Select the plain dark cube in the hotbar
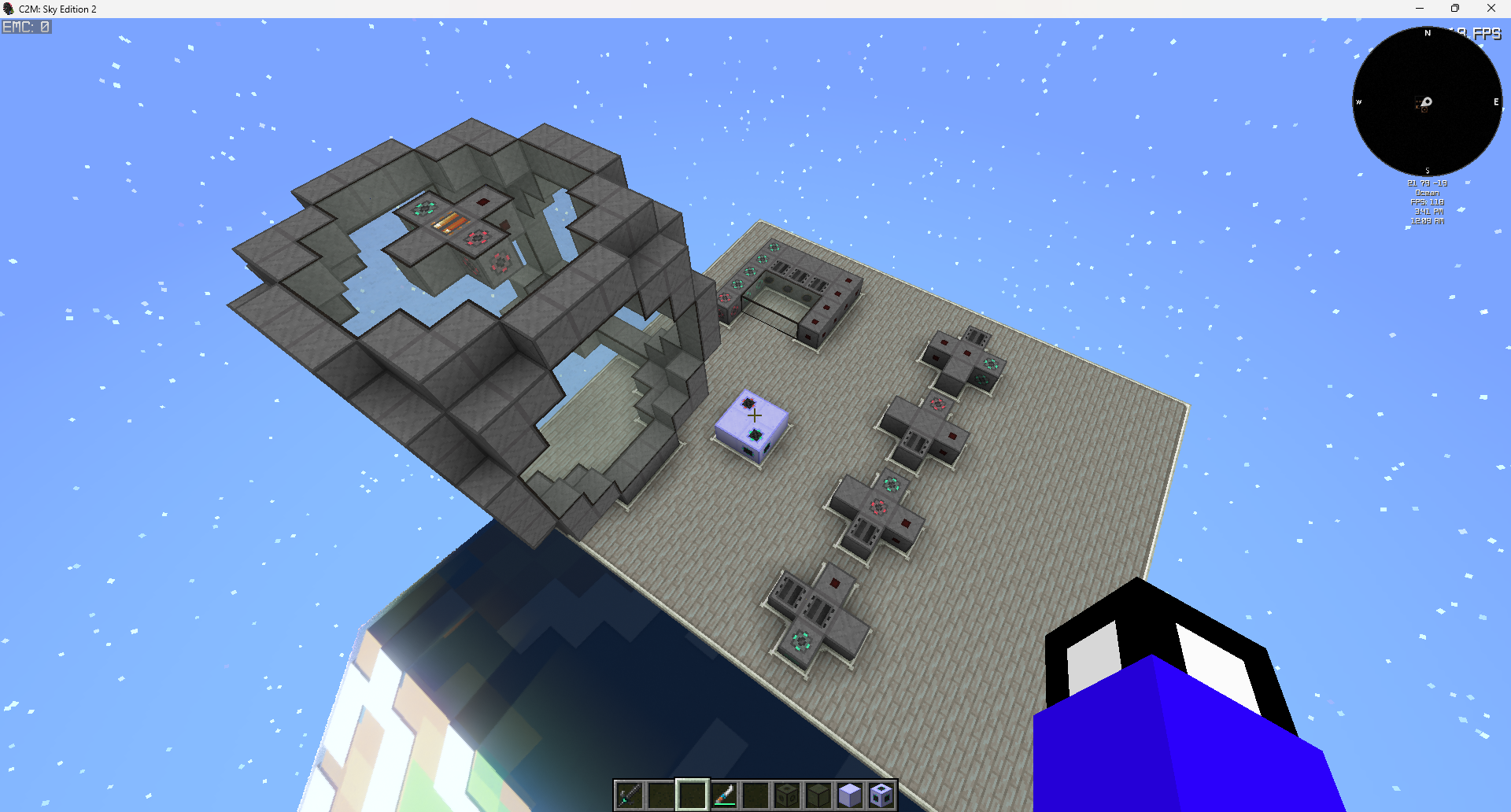The image size is (1511, 812). pyautogui.click(x=818, y=795)
